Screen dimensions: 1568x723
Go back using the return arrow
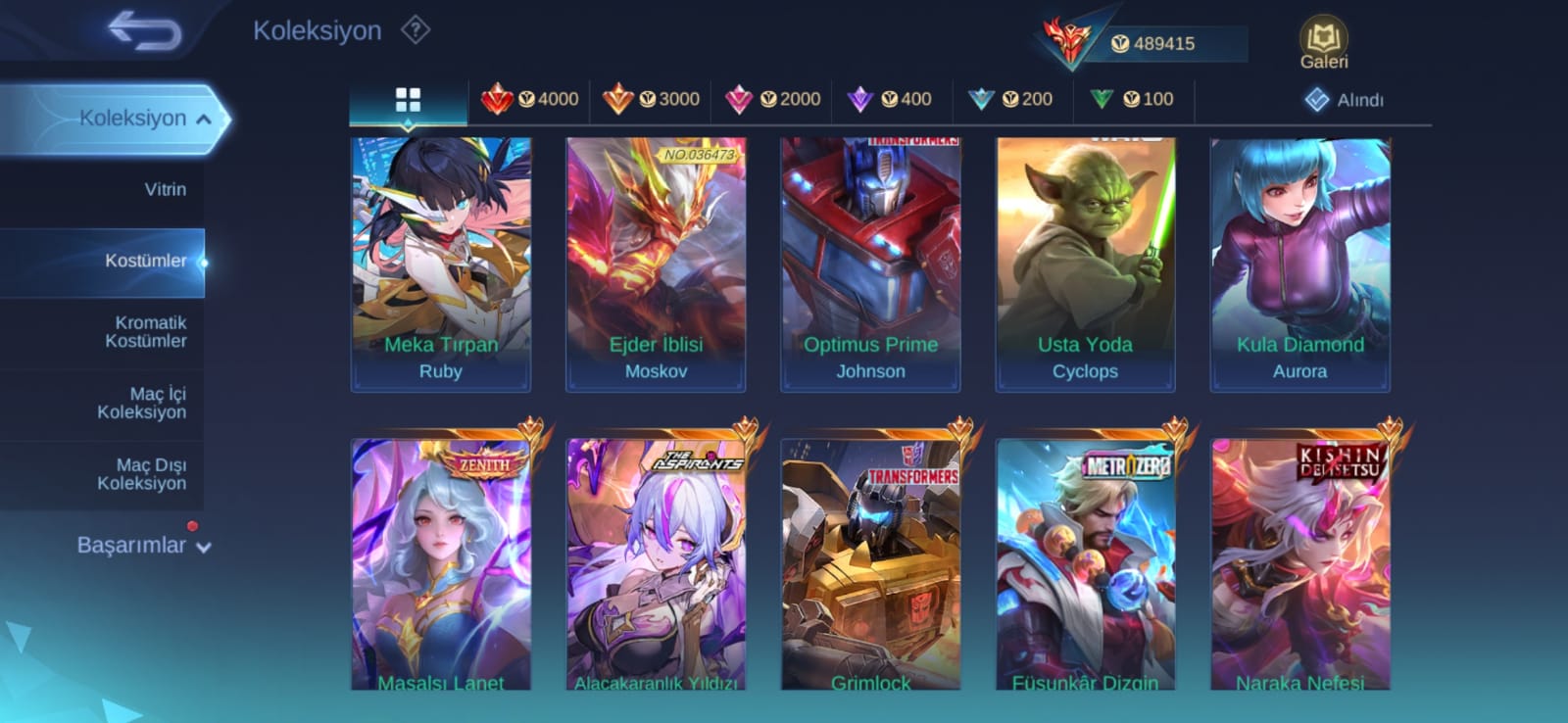point(144,30)
